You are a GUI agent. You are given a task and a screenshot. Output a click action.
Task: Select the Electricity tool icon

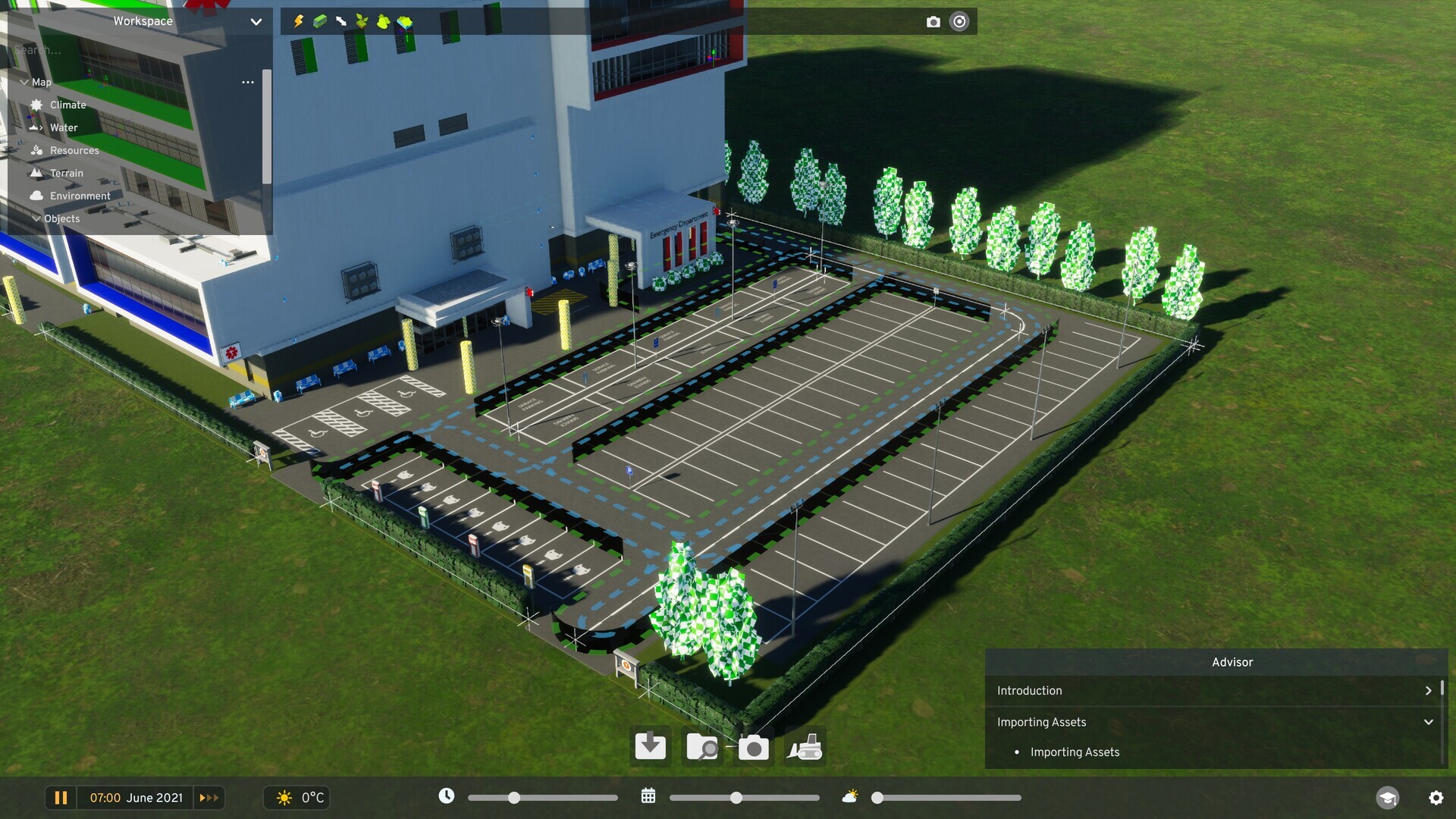click(297, 21)
